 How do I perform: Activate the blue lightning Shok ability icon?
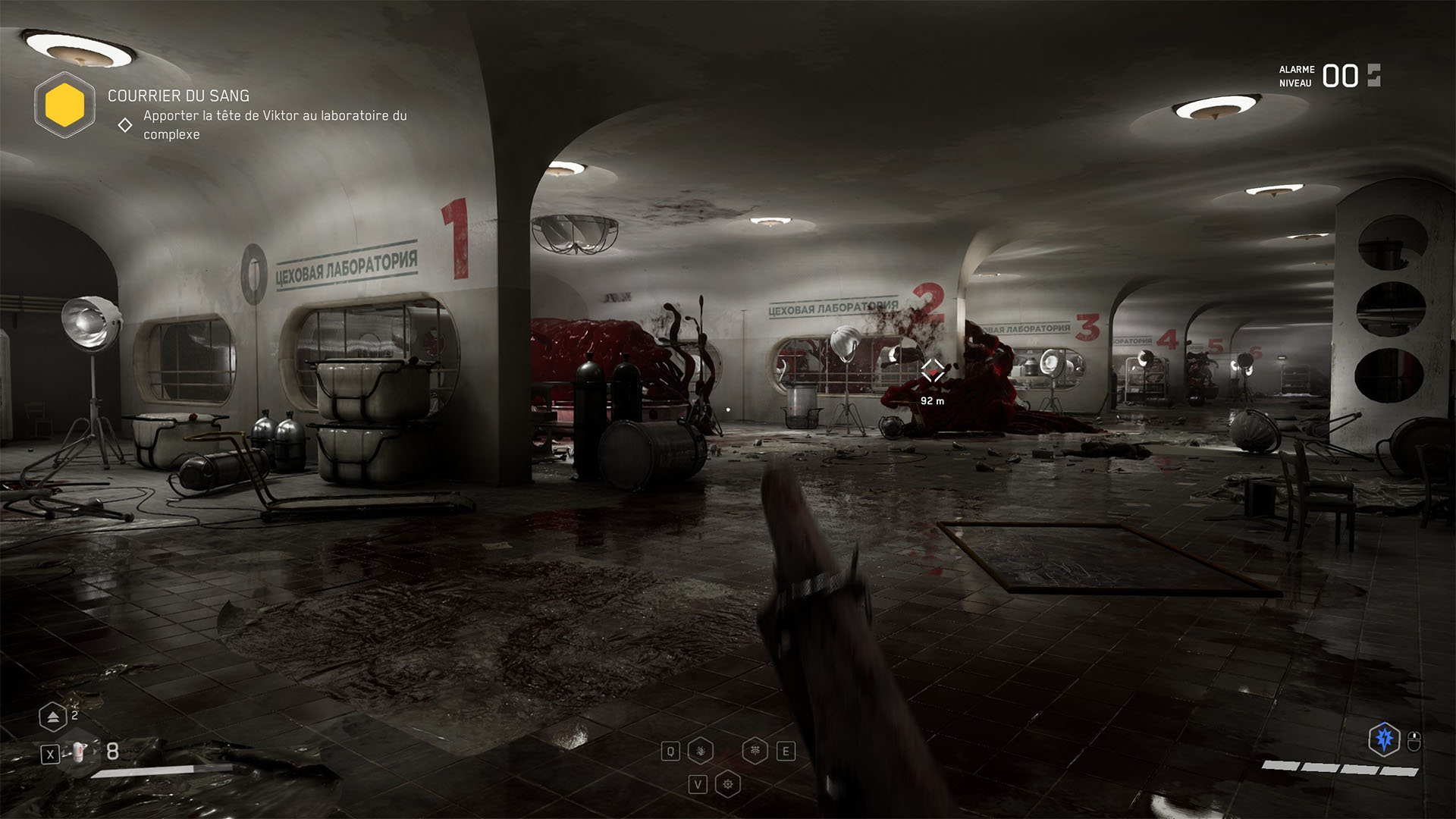(x=1384, y=739)
